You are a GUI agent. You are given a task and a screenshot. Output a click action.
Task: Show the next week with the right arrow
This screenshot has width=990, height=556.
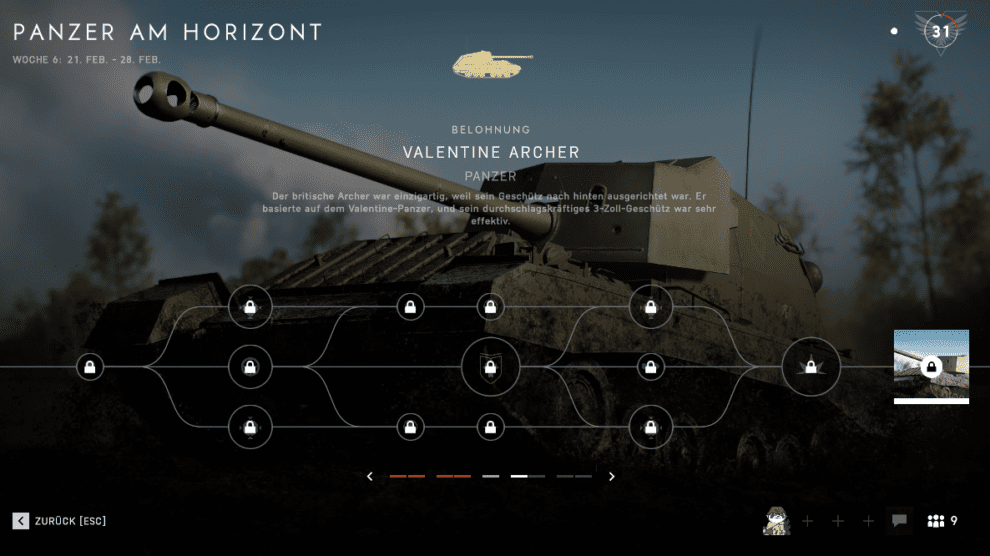[612, 477]
